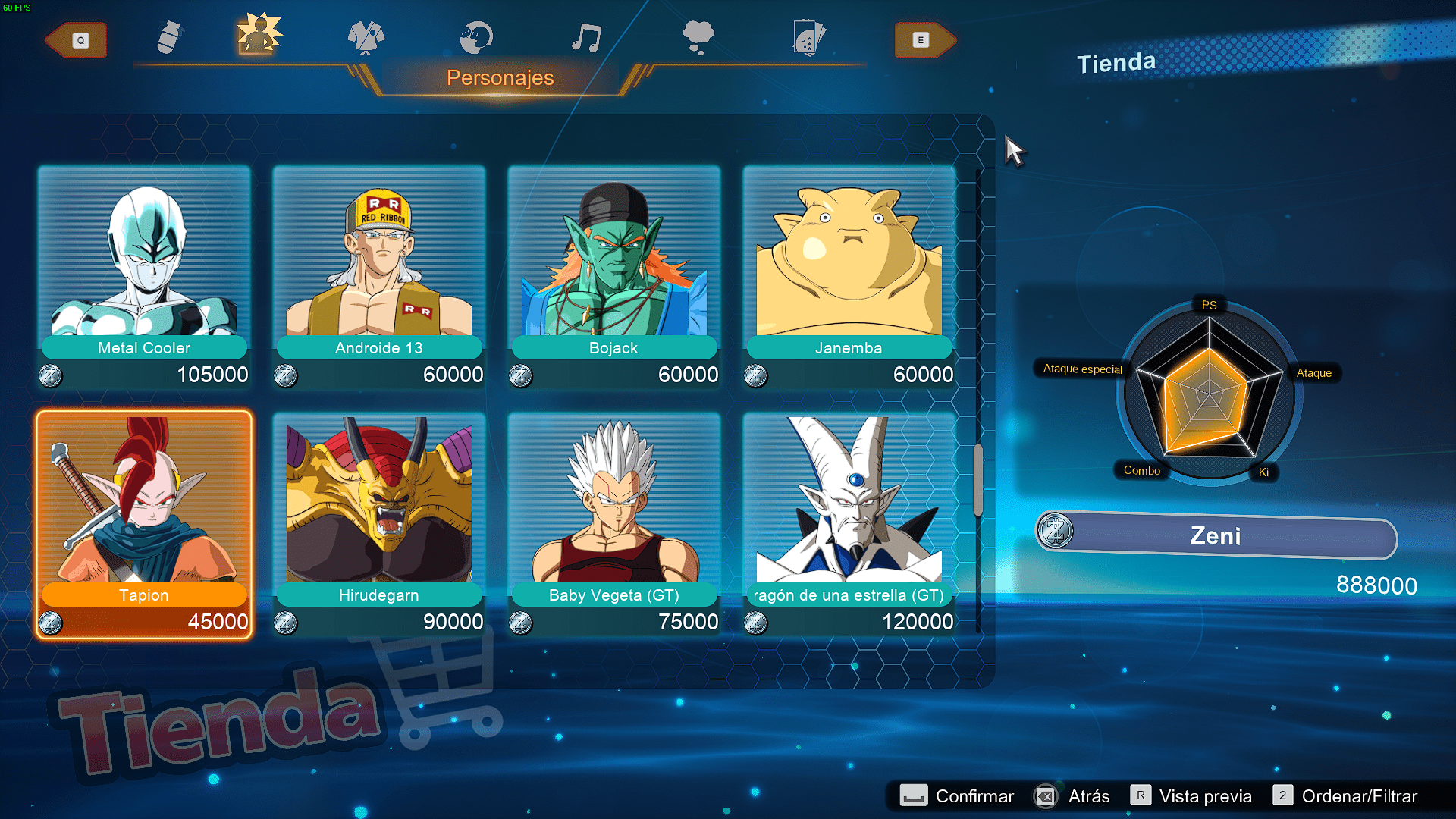Viewport: 1456px width, 819px height.
Task: Click the shop list scrollbar handle
Action: (978, 480)
